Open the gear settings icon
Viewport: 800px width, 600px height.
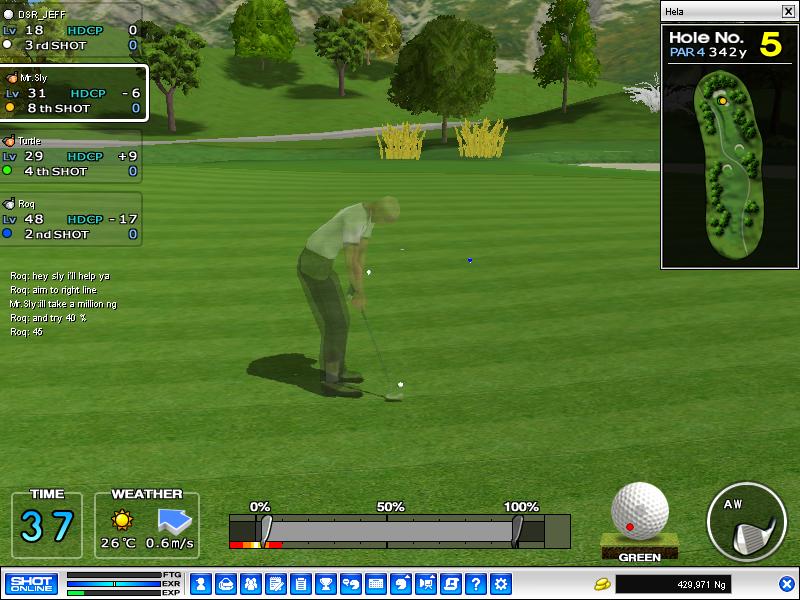pos(501,583)
